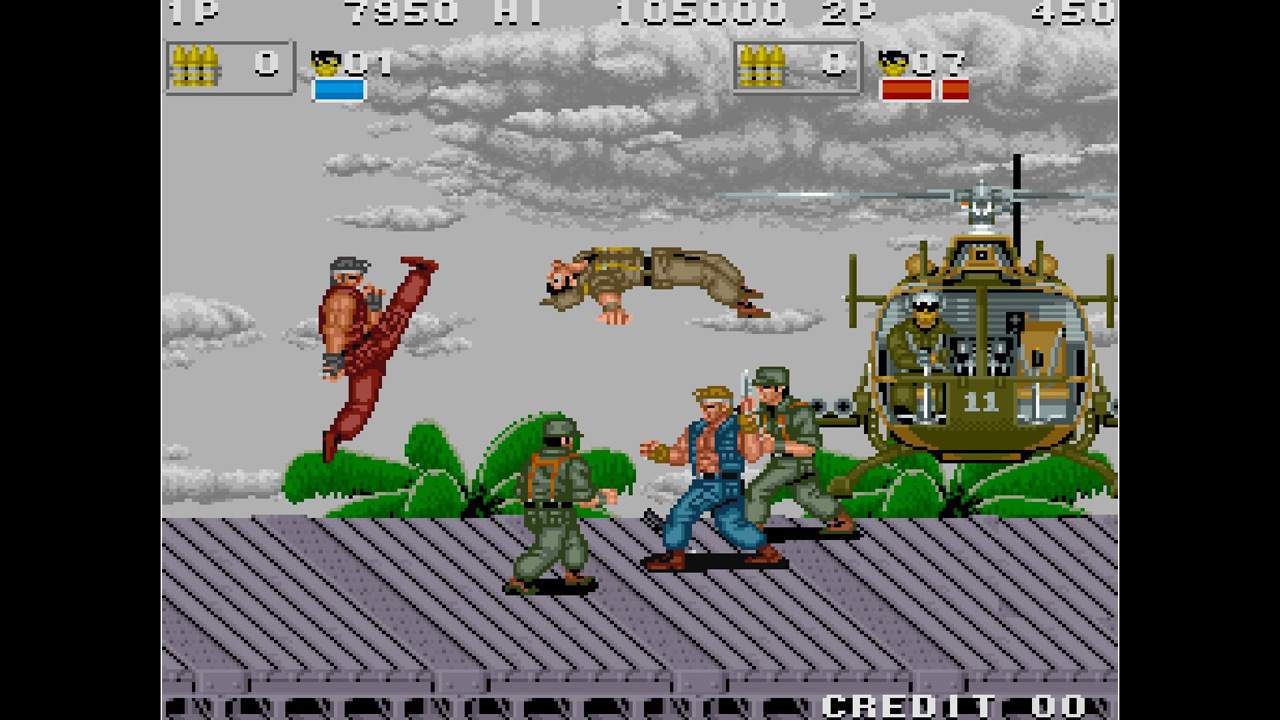Select the 1P life count face icon
This screenshot has height=720, width=1280.
[327, 62]
